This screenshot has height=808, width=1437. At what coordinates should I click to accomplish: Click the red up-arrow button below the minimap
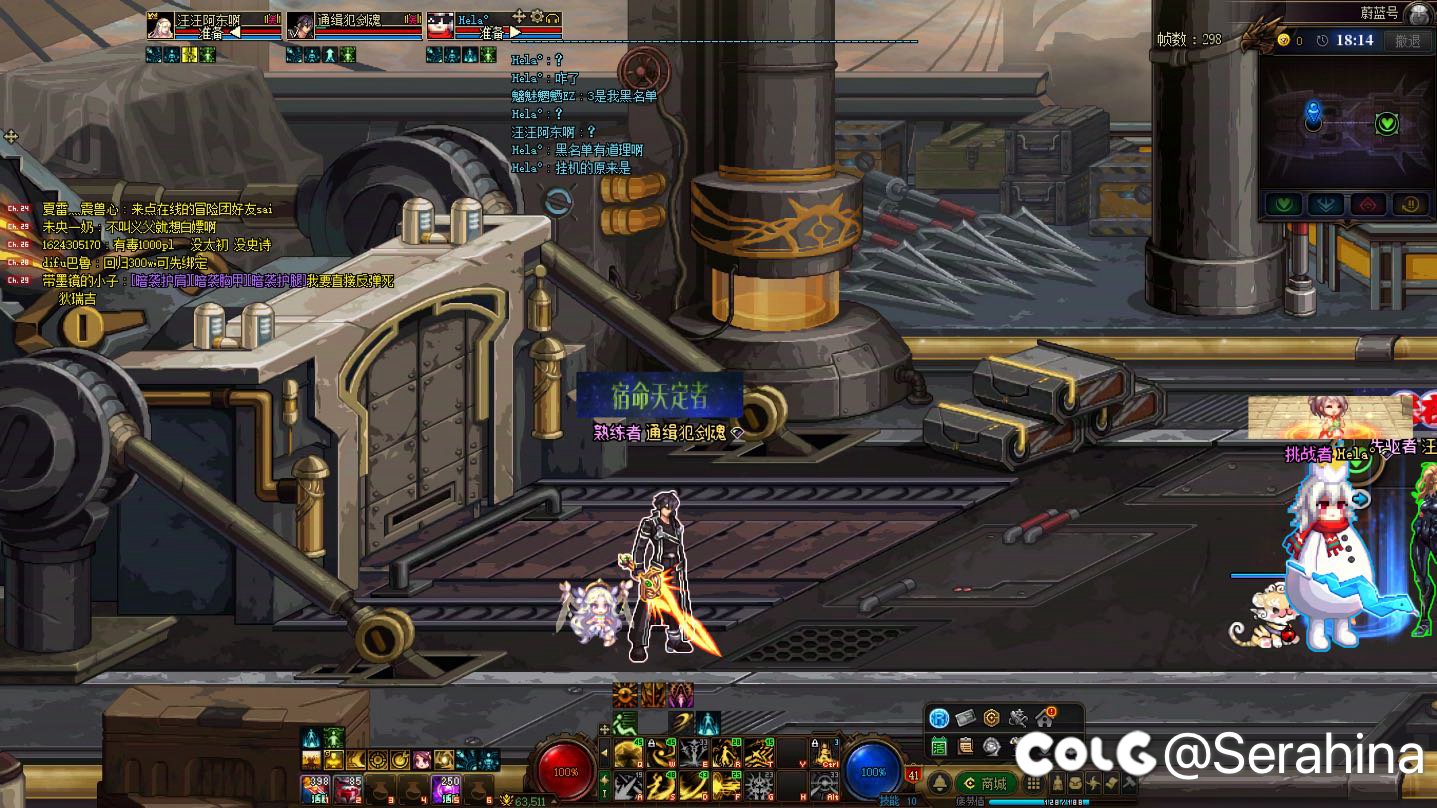coord(1368,204)
